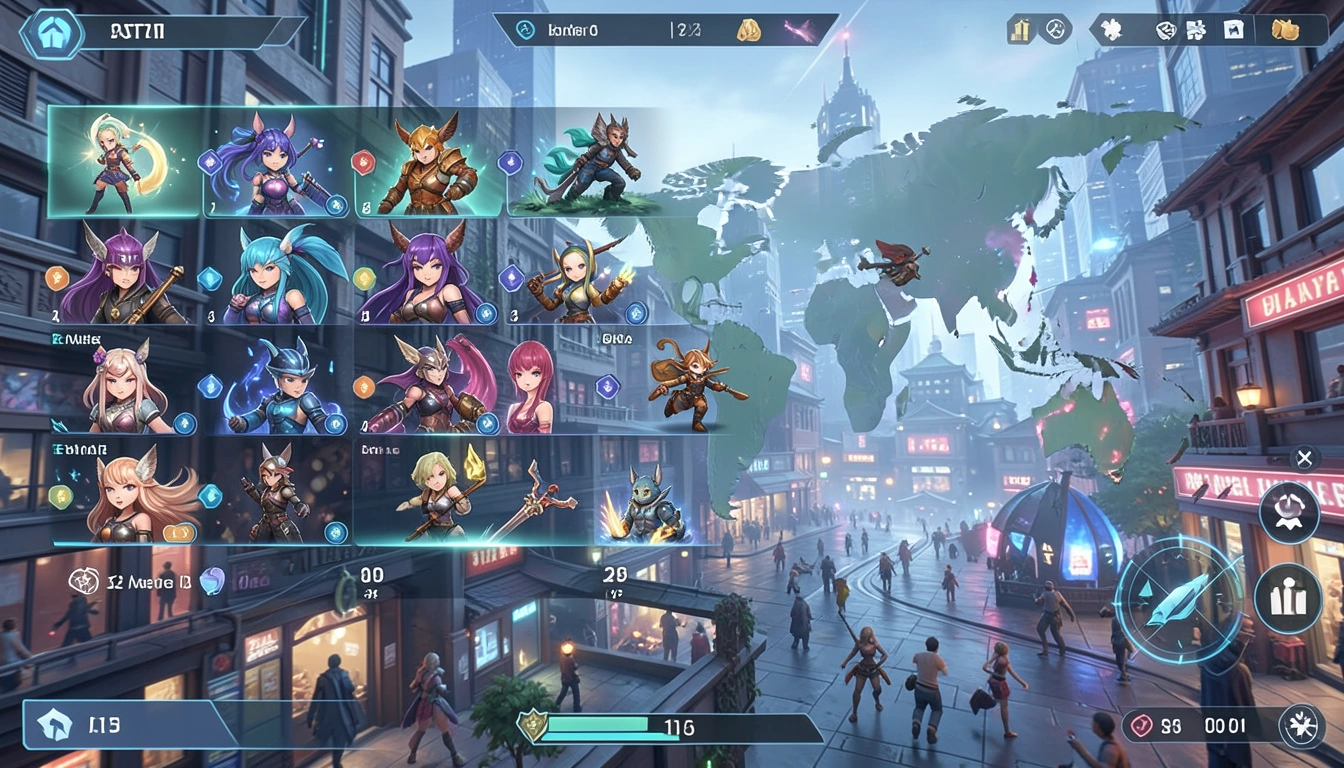Screen dimensions: 1344x768
Task: Select the blonde staff-wielding mage card
Action: [x=440, y=497]
